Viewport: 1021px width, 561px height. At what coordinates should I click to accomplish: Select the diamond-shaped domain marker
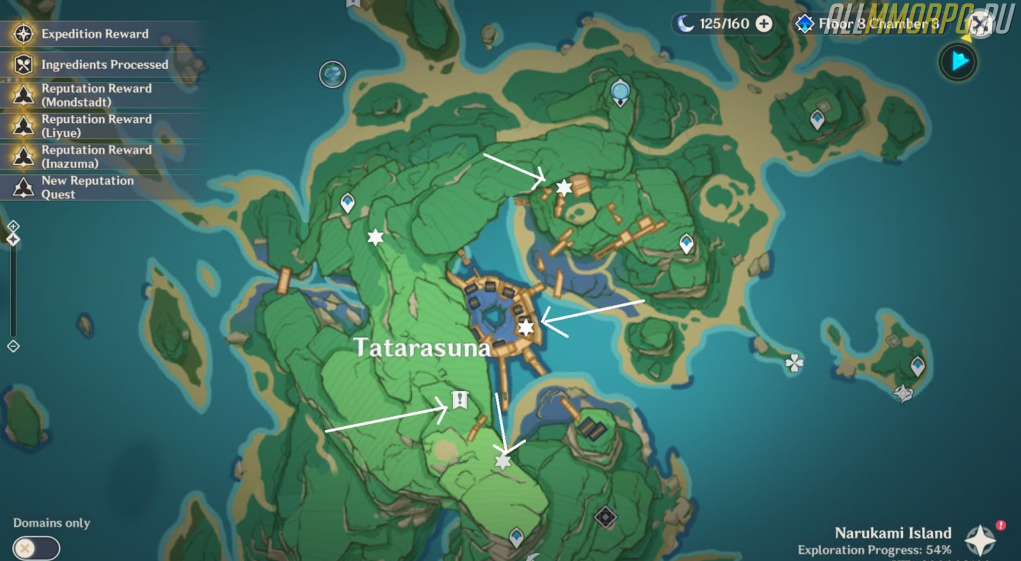click(x=604, y=517)
